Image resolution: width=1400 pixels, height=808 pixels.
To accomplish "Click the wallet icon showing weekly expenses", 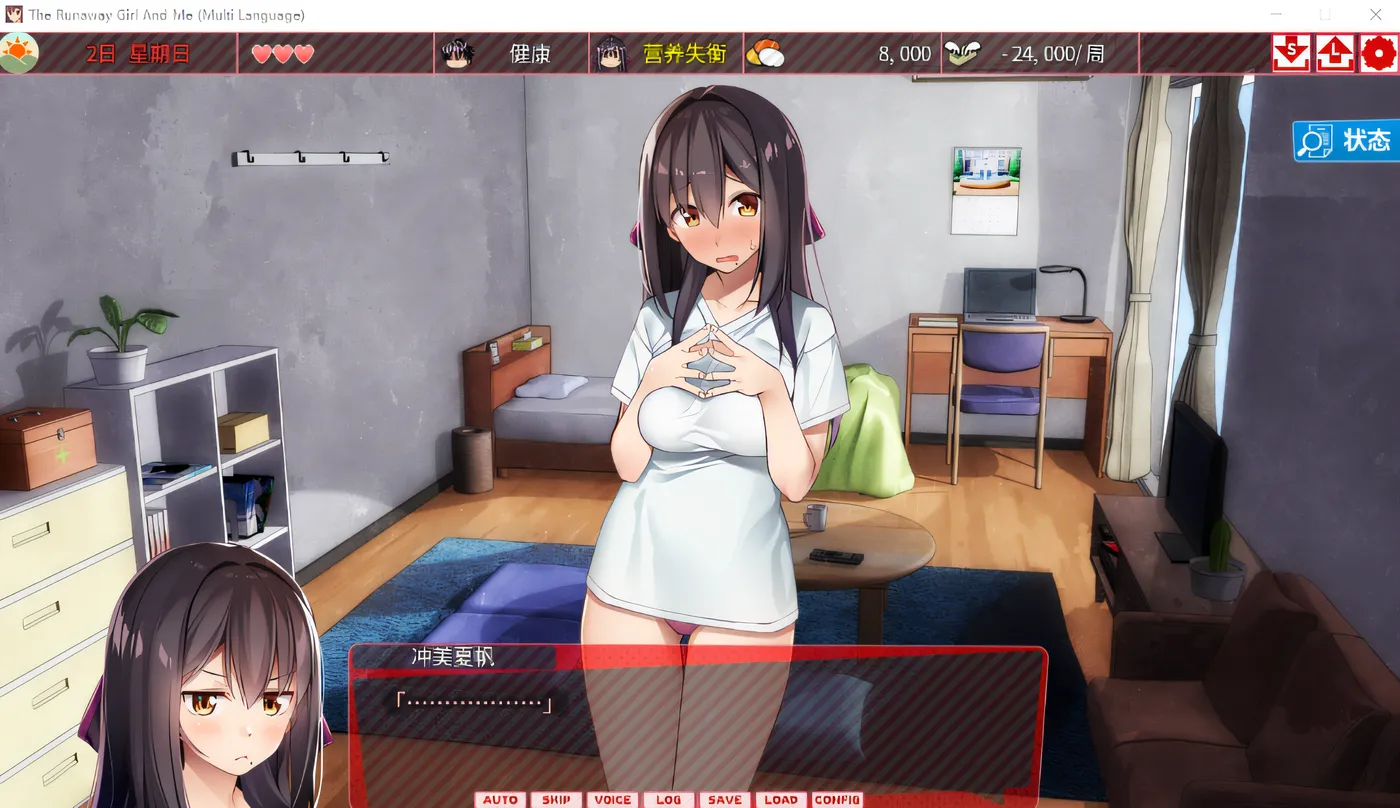I will point(962,52).
